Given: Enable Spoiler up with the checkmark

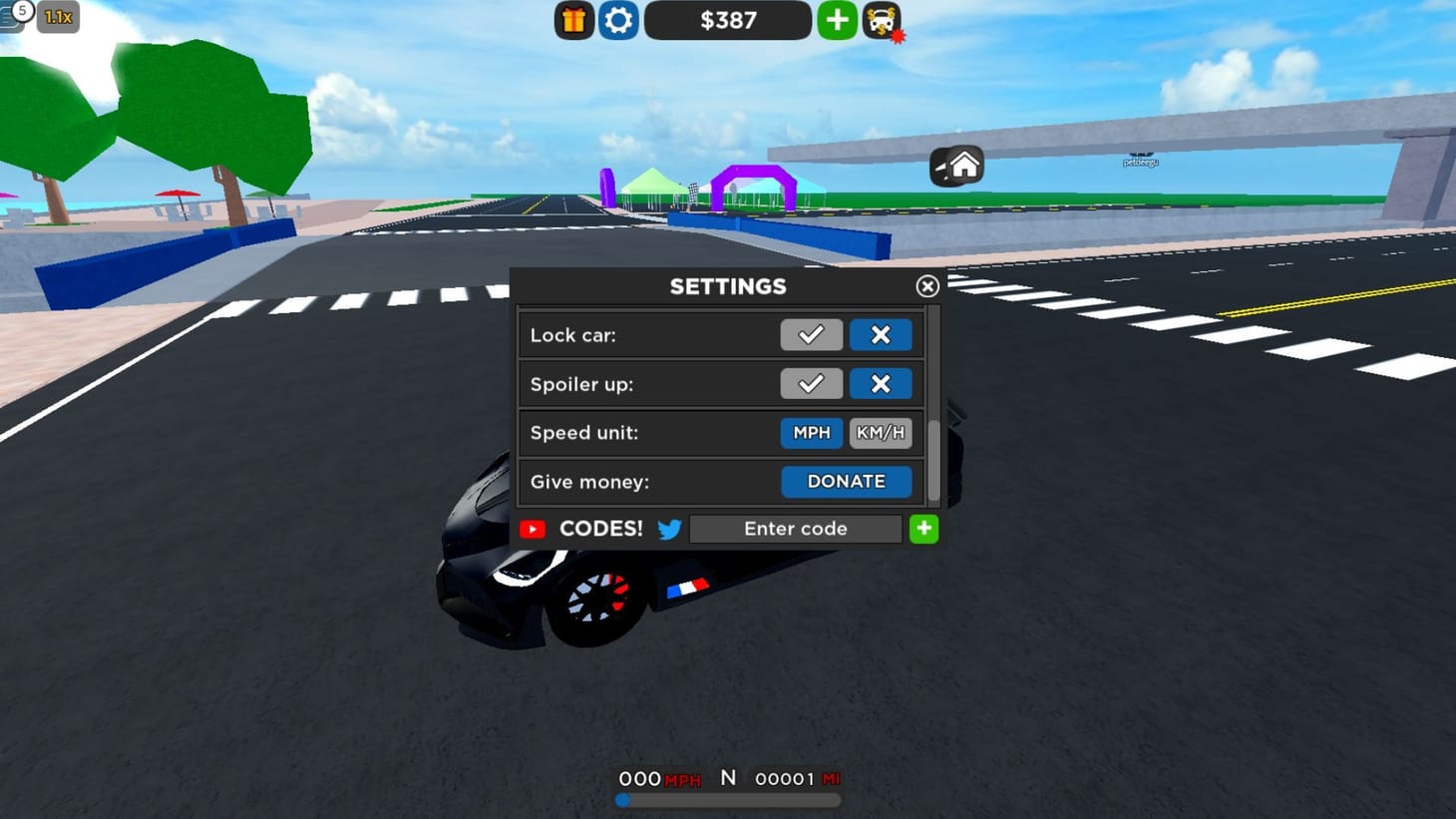Looking at the screenshot, I should pos(811,383).
